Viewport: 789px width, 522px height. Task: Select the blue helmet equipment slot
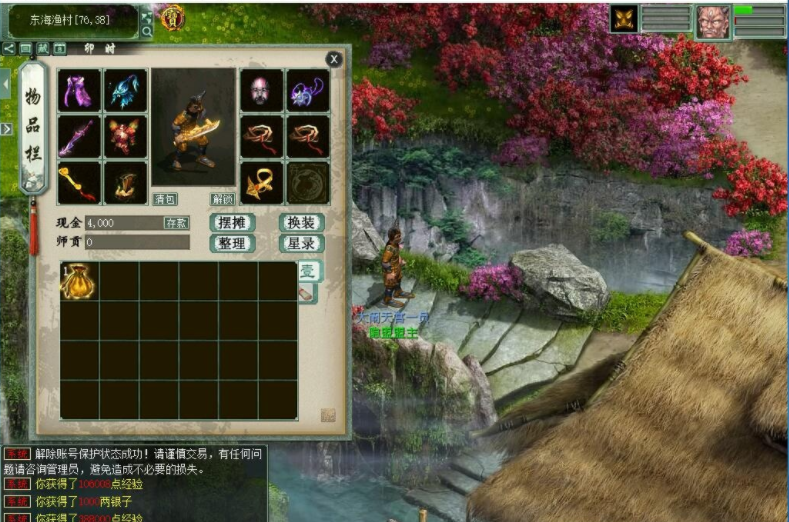125,90
